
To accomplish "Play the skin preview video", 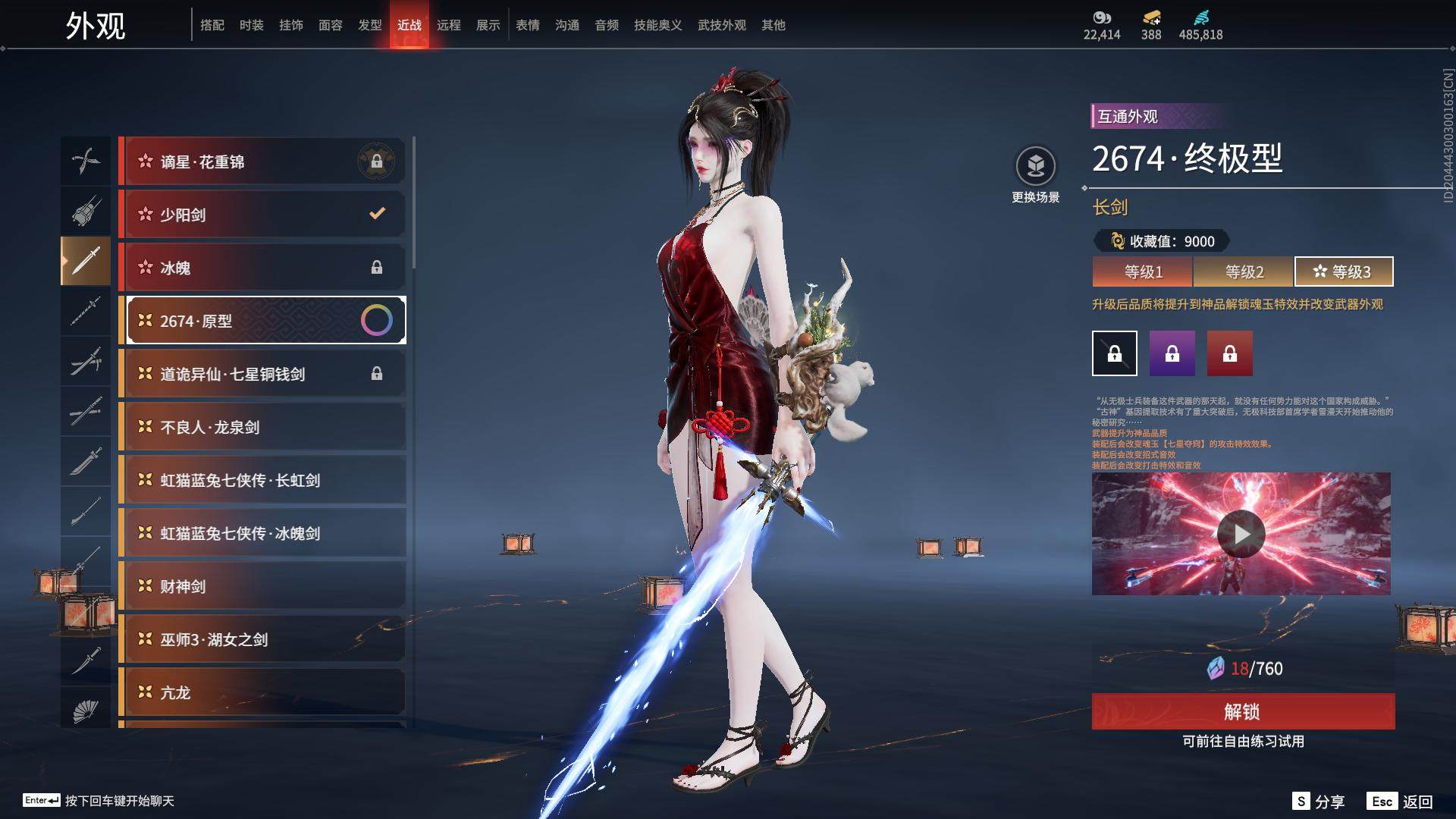I will point(1241,534).
